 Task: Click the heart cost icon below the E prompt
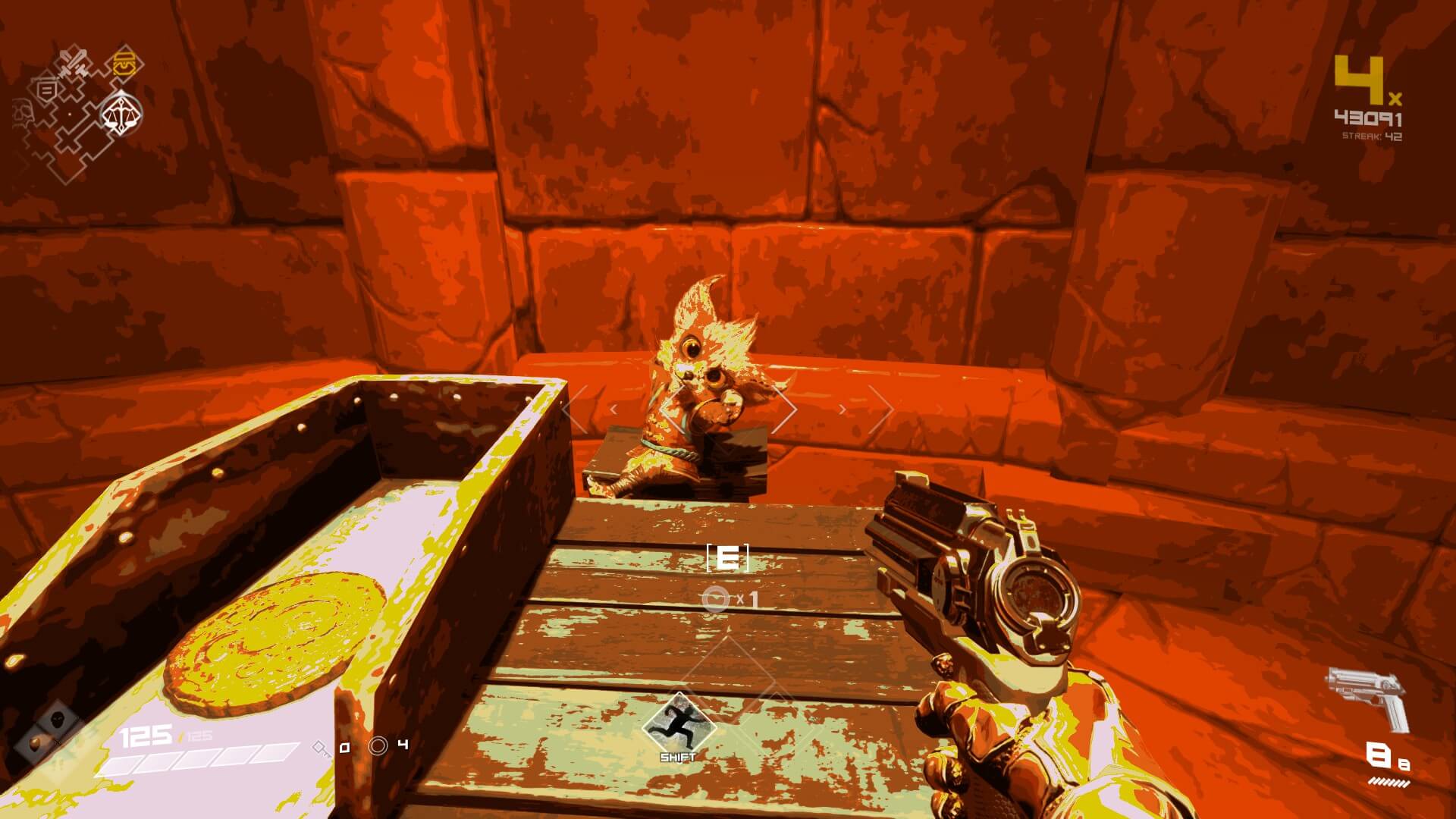pos(714,598)
